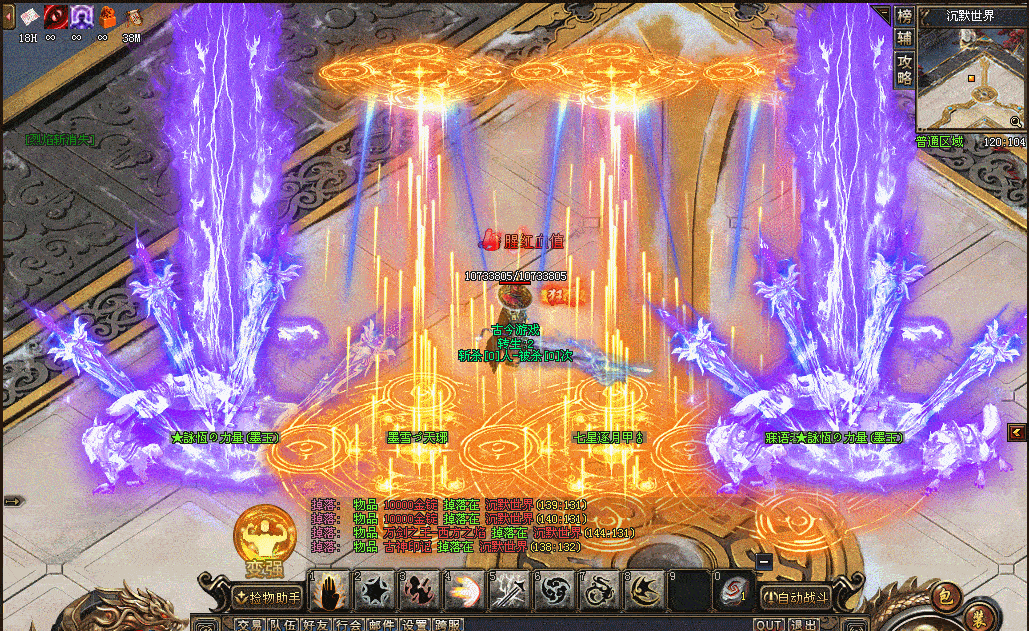
Task: Open the 攻略 strategy guide
Action: (905, 69)
